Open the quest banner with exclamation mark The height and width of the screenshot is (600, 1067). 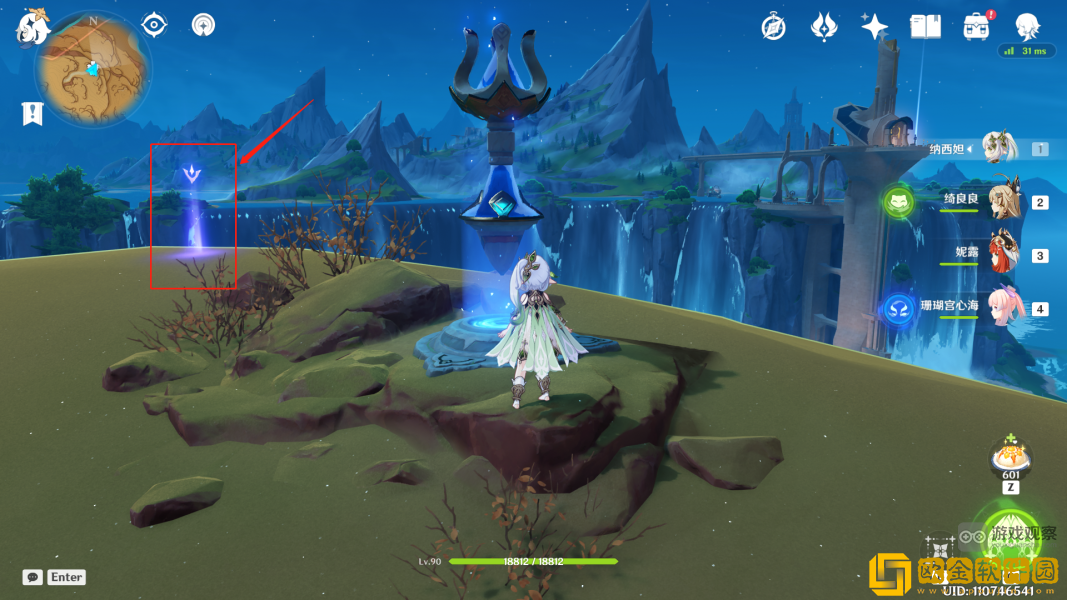(33, 113)
